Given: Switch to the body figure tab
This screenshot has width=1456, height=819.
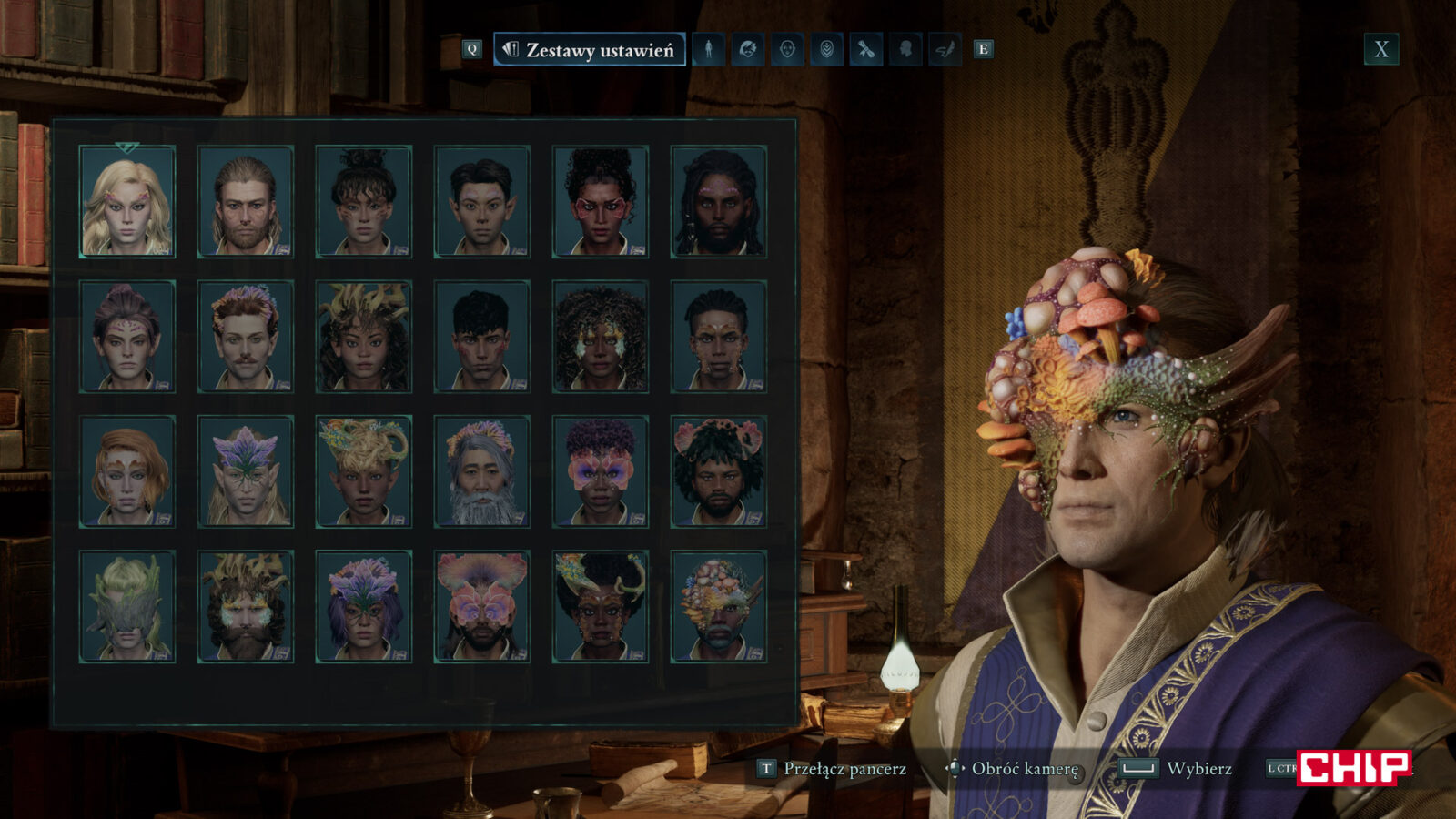Looking at the screenshot, I should pyautogui.click(x=709, y=49).
